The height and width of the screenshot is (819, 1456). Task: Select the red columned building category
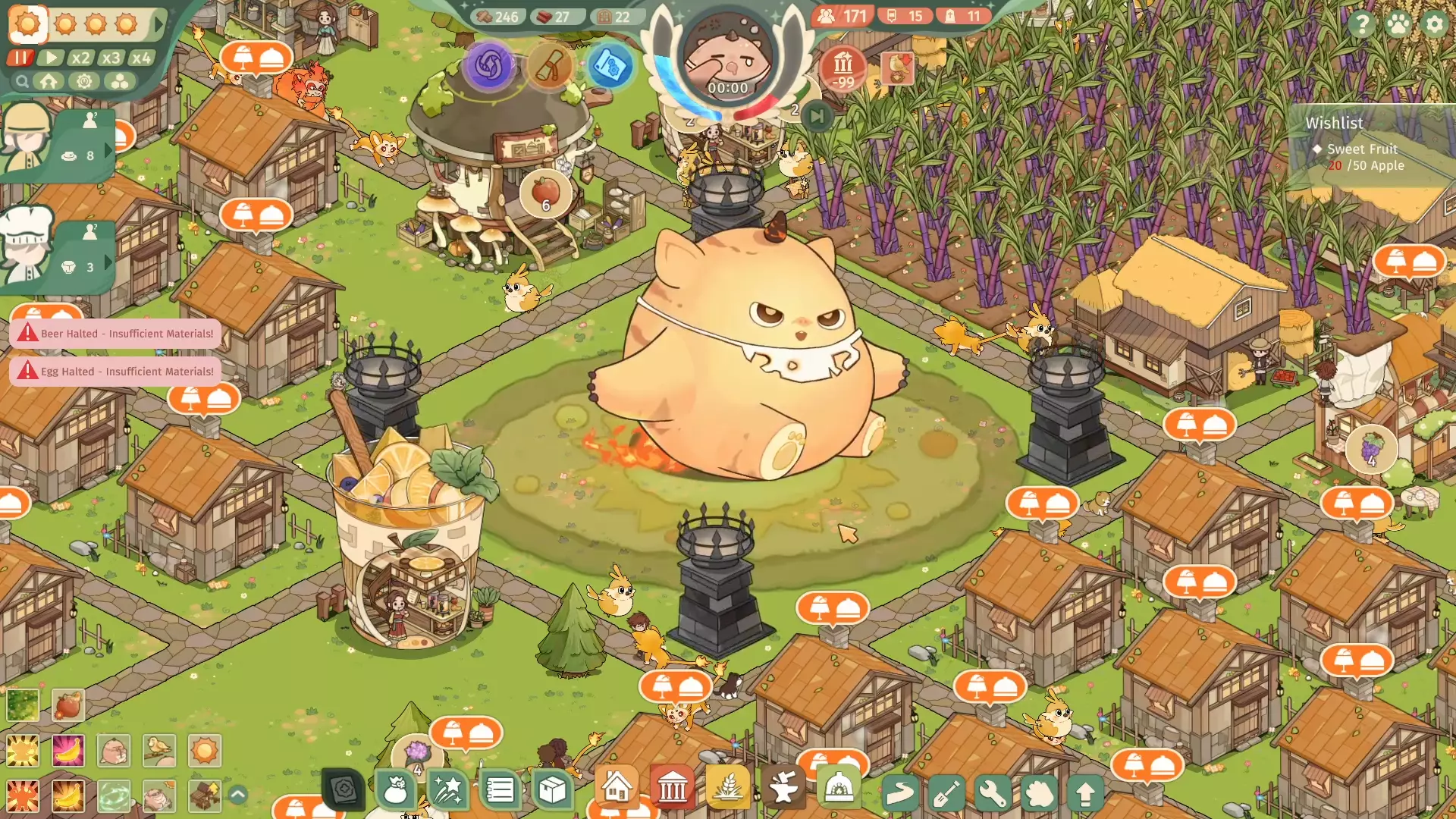[x=672, y=790]
